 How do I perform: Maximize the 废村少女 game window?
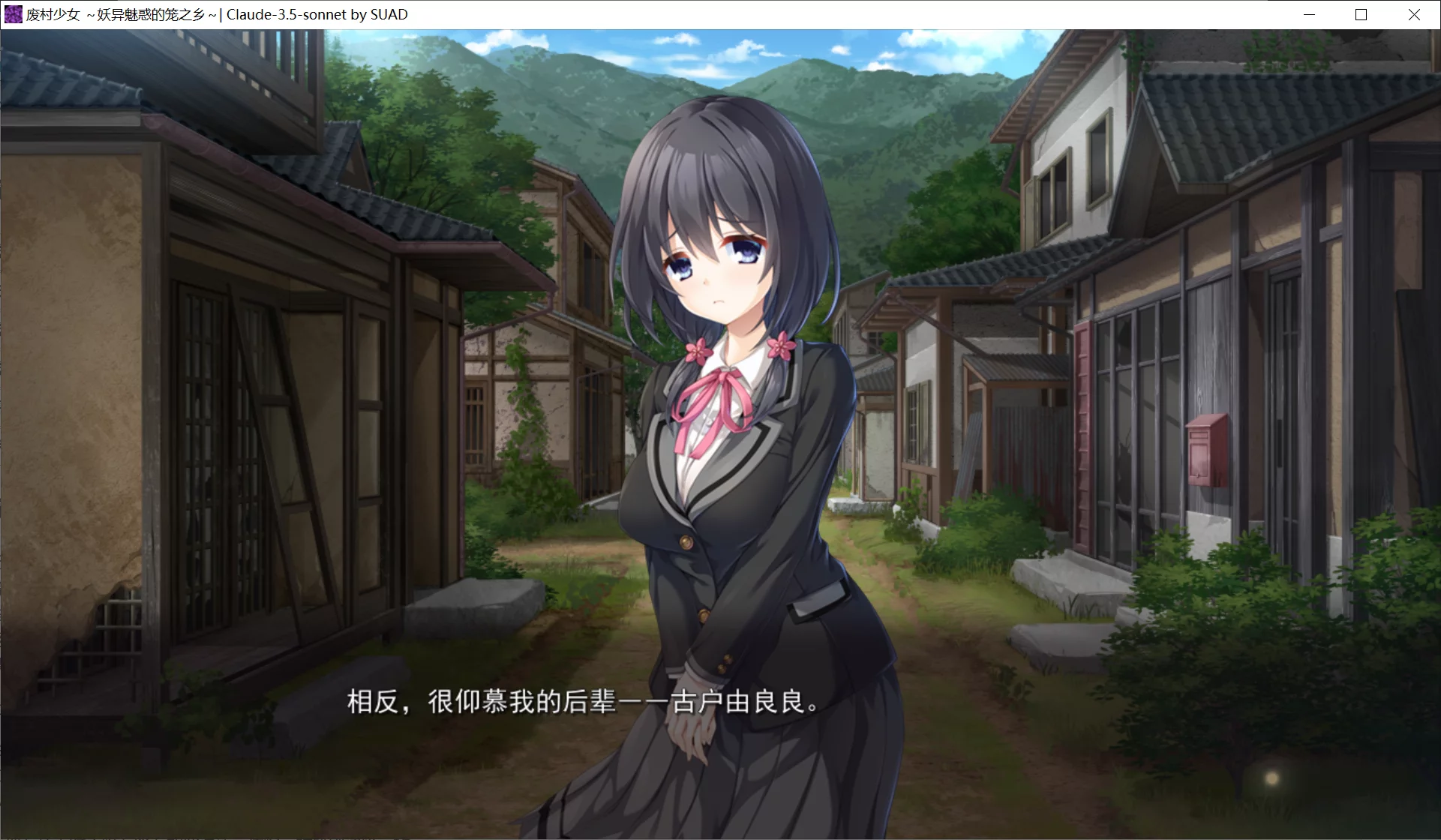(1360, 13)
